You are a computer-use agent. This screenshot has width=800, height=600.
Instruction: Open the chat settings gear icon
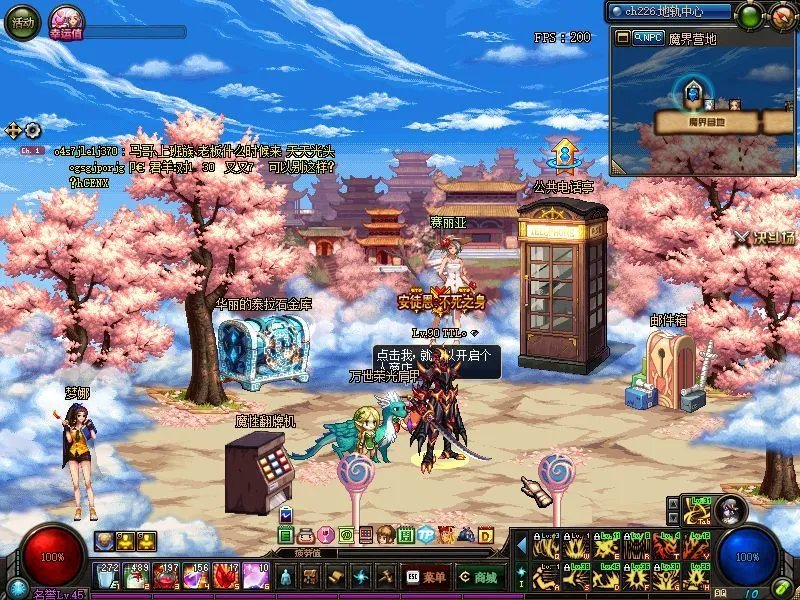pos(33,130)
